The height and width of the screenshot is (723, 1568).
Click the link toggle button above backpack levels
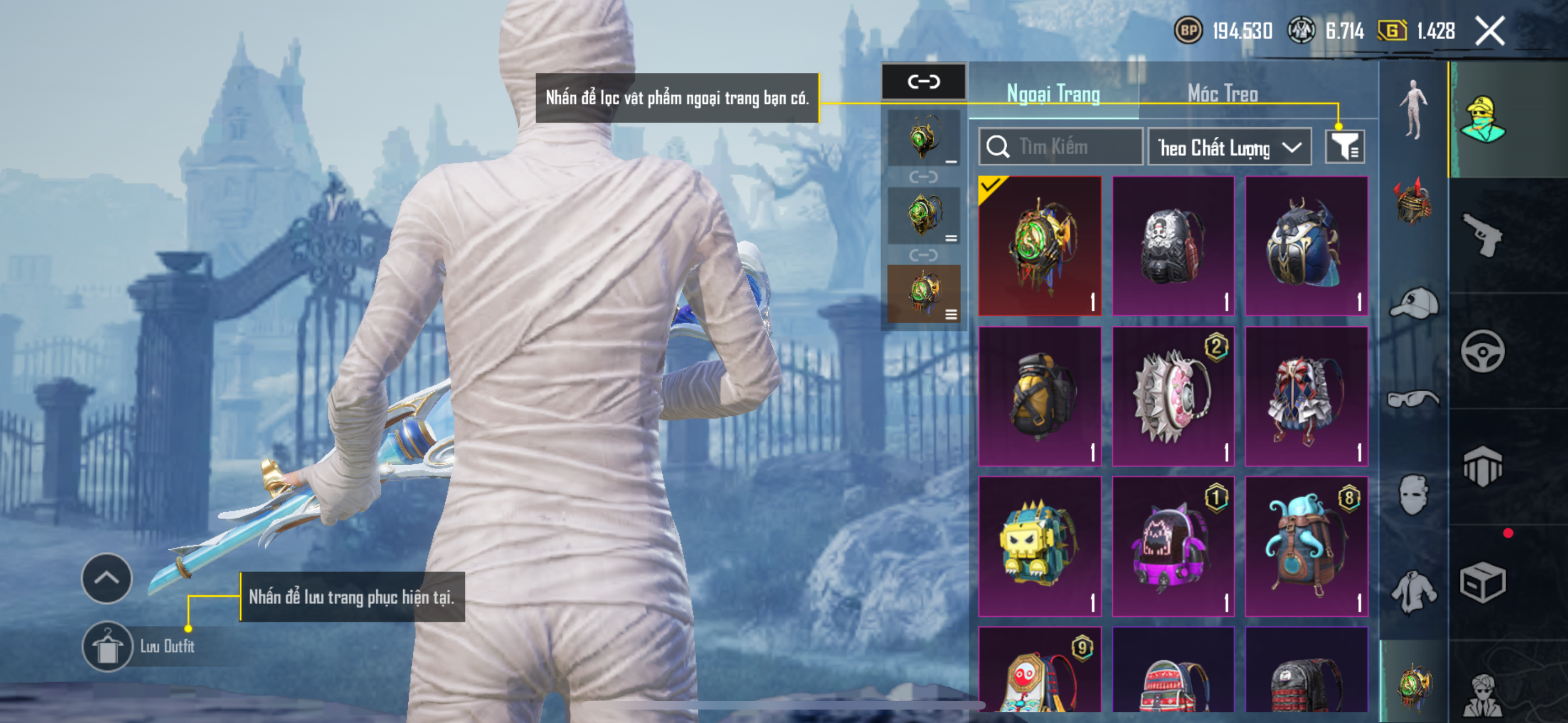924,82
